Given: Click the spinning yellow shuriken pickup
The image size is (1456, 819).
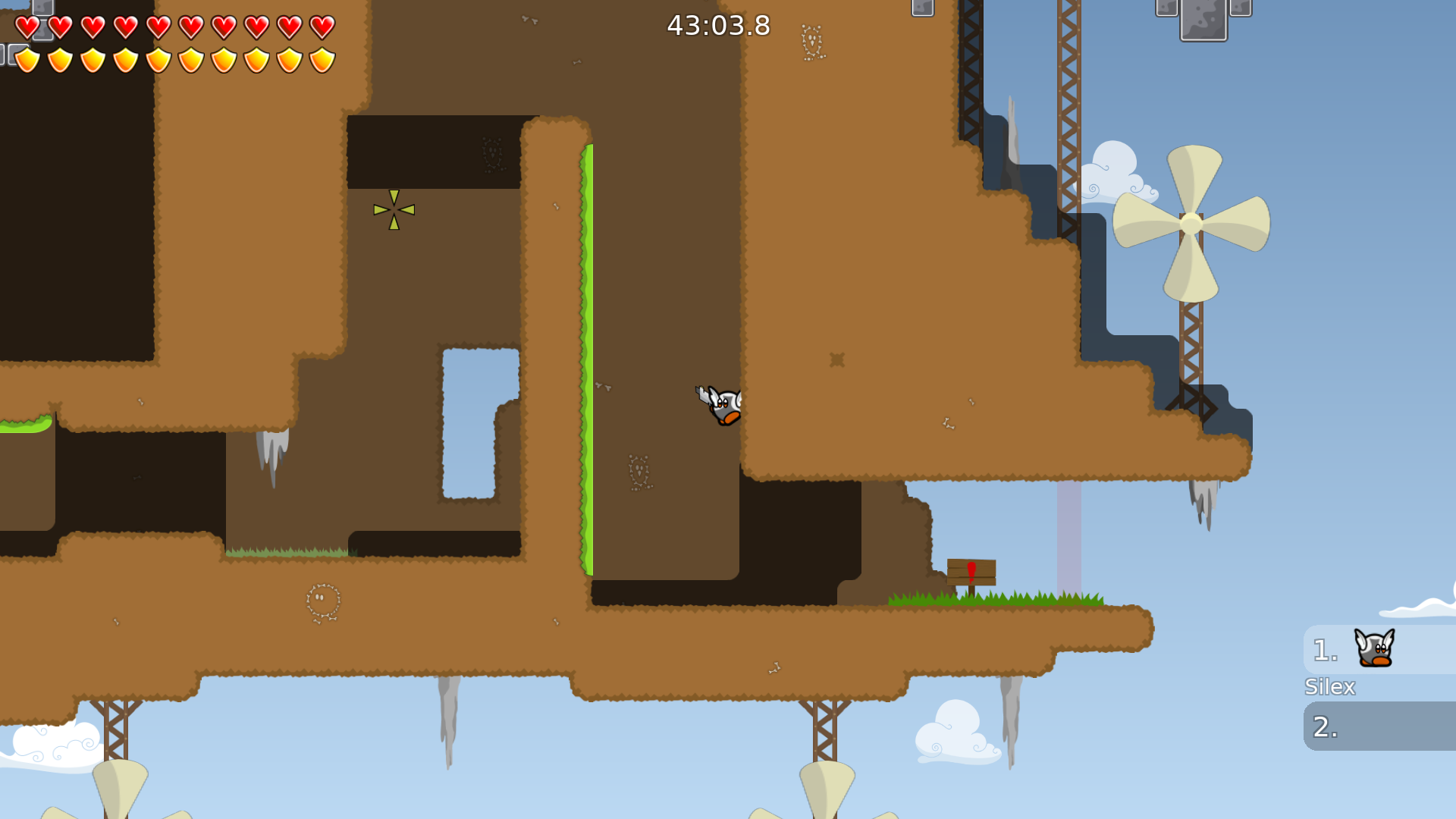Looking at the screenshot, I should point(394,211).
